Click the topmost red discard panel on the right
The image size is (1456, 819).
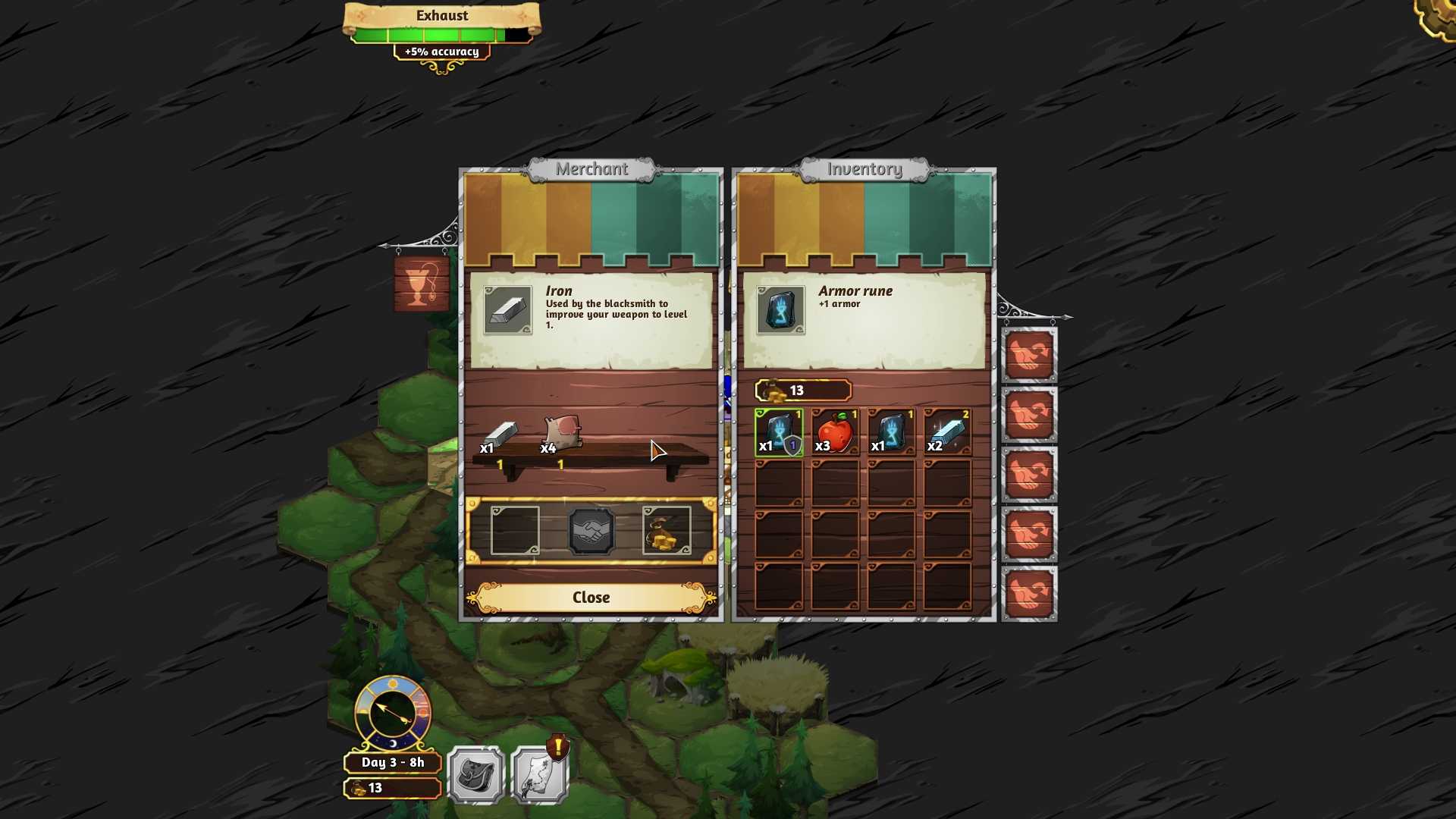[1029, 354]
